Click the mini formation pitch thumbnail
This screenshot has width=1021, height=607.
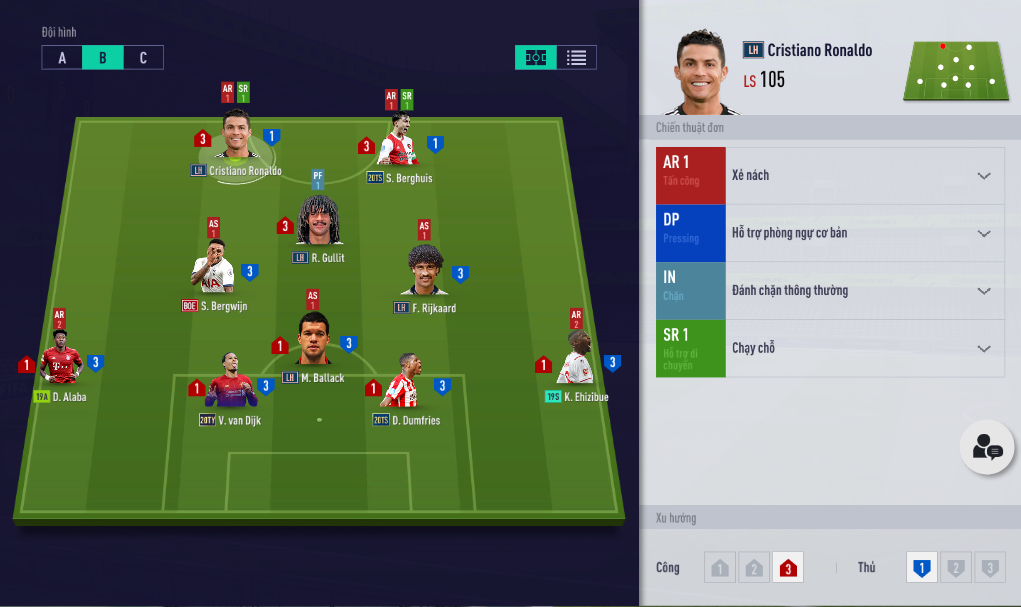(x=956, y=70)
